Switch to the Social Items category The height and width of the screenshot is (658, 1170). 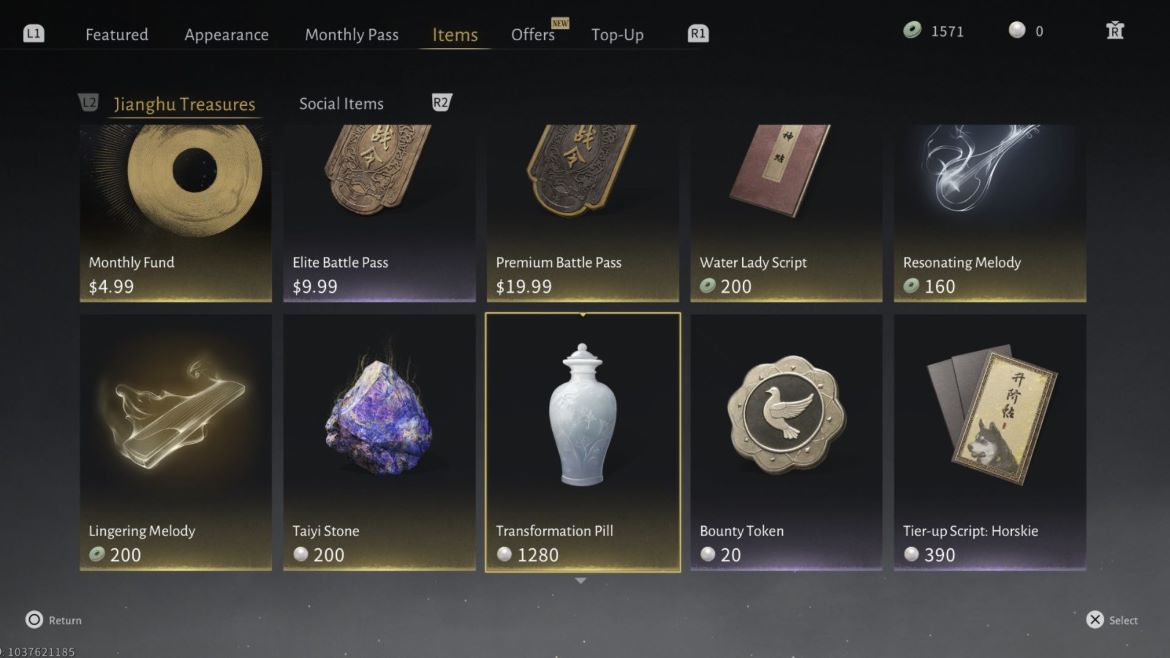[341, 104]
